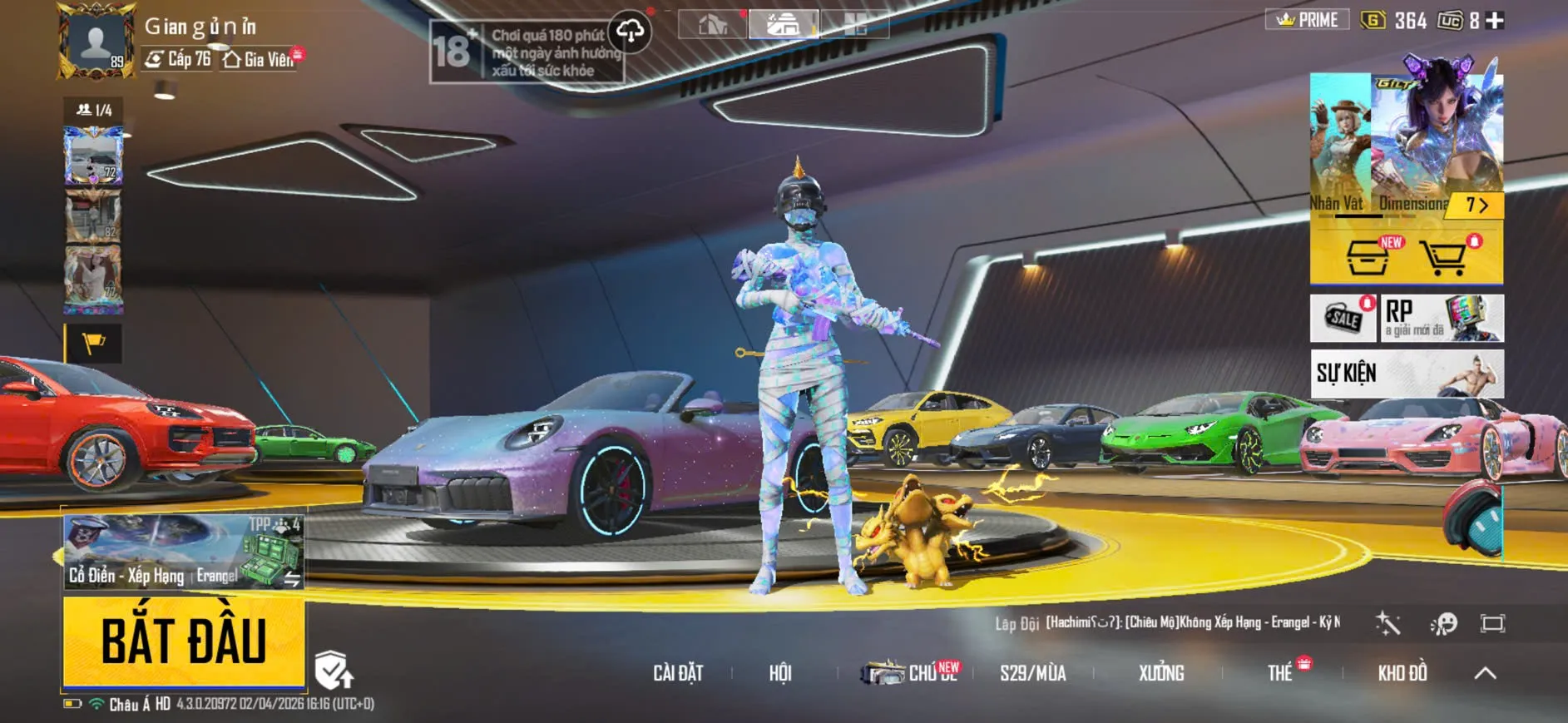This screenshot has height=723, width=1568.
Task: Open the THẺ menu
Action: point(1280,673)
